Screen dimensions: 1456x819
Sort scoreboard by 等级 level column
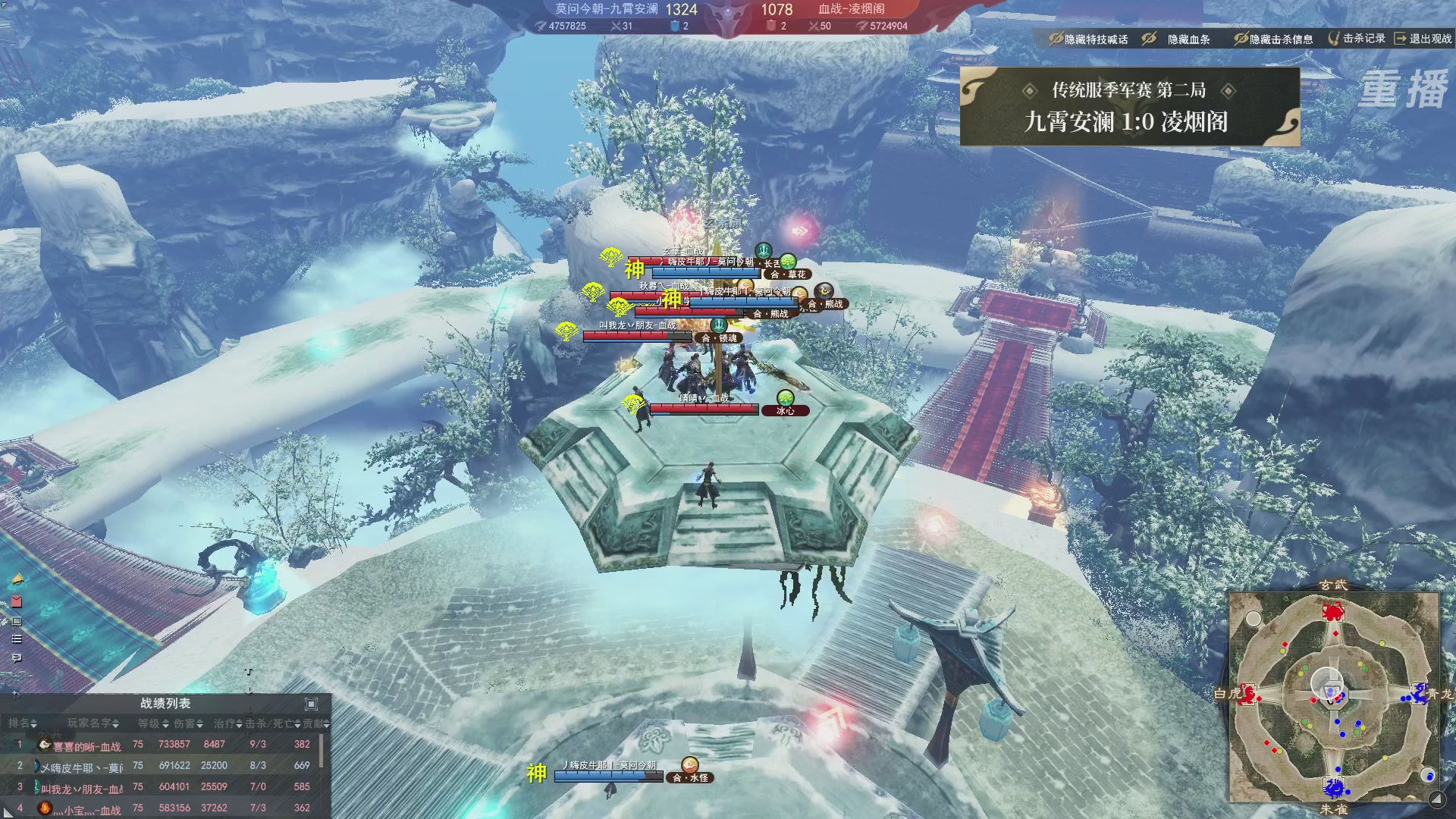[152, 723]
